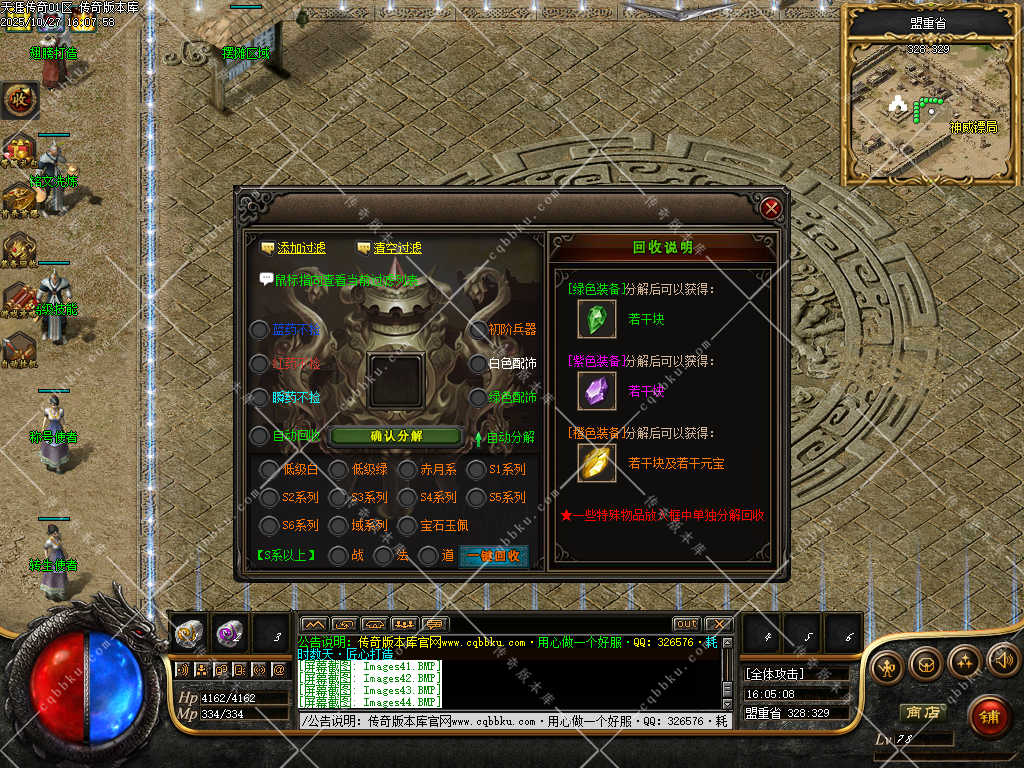
Task: Toggle the S1系列 recycle category
Action: (476, 469)
